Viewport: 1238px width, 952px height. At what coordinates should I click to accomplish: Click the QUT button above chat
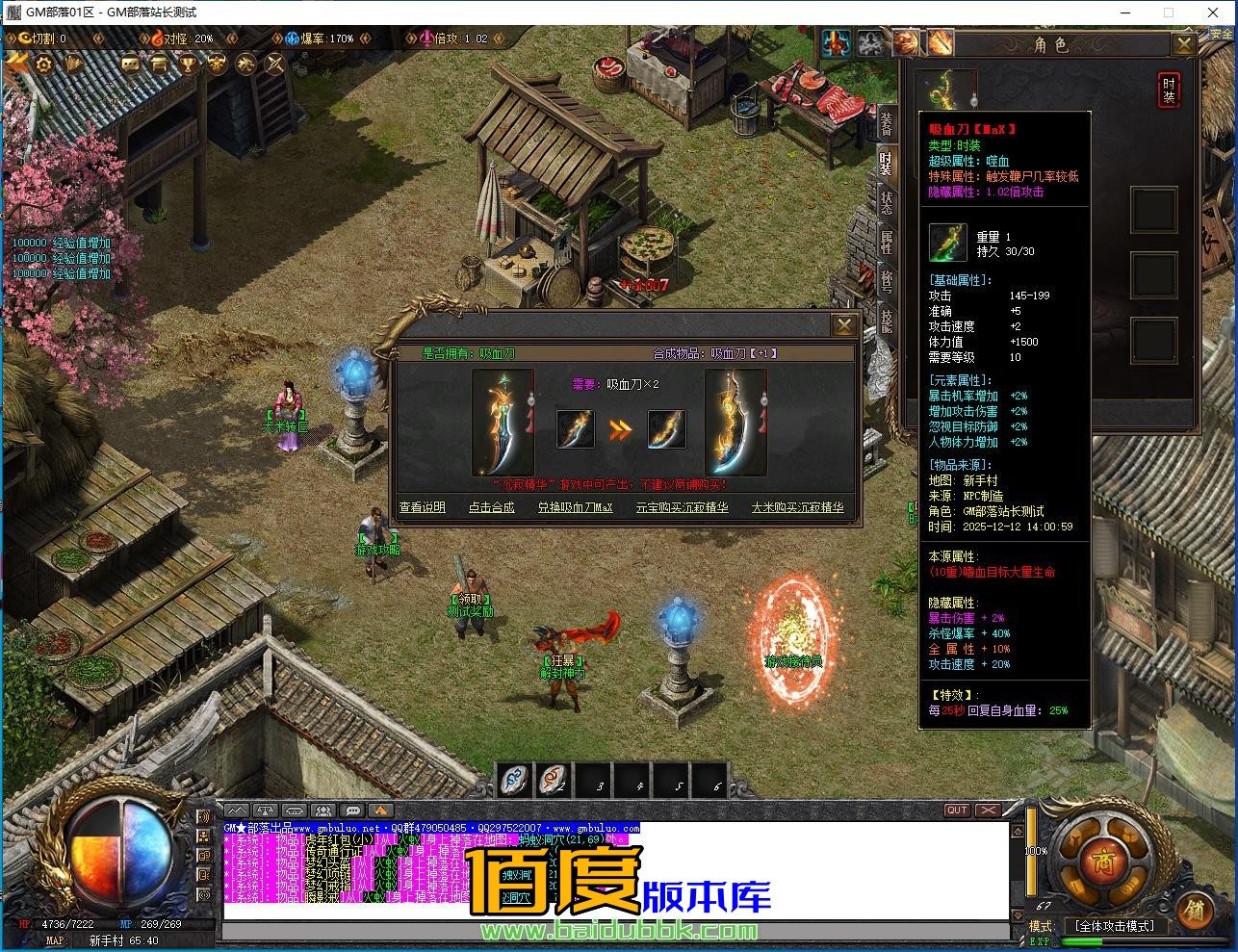956,810
